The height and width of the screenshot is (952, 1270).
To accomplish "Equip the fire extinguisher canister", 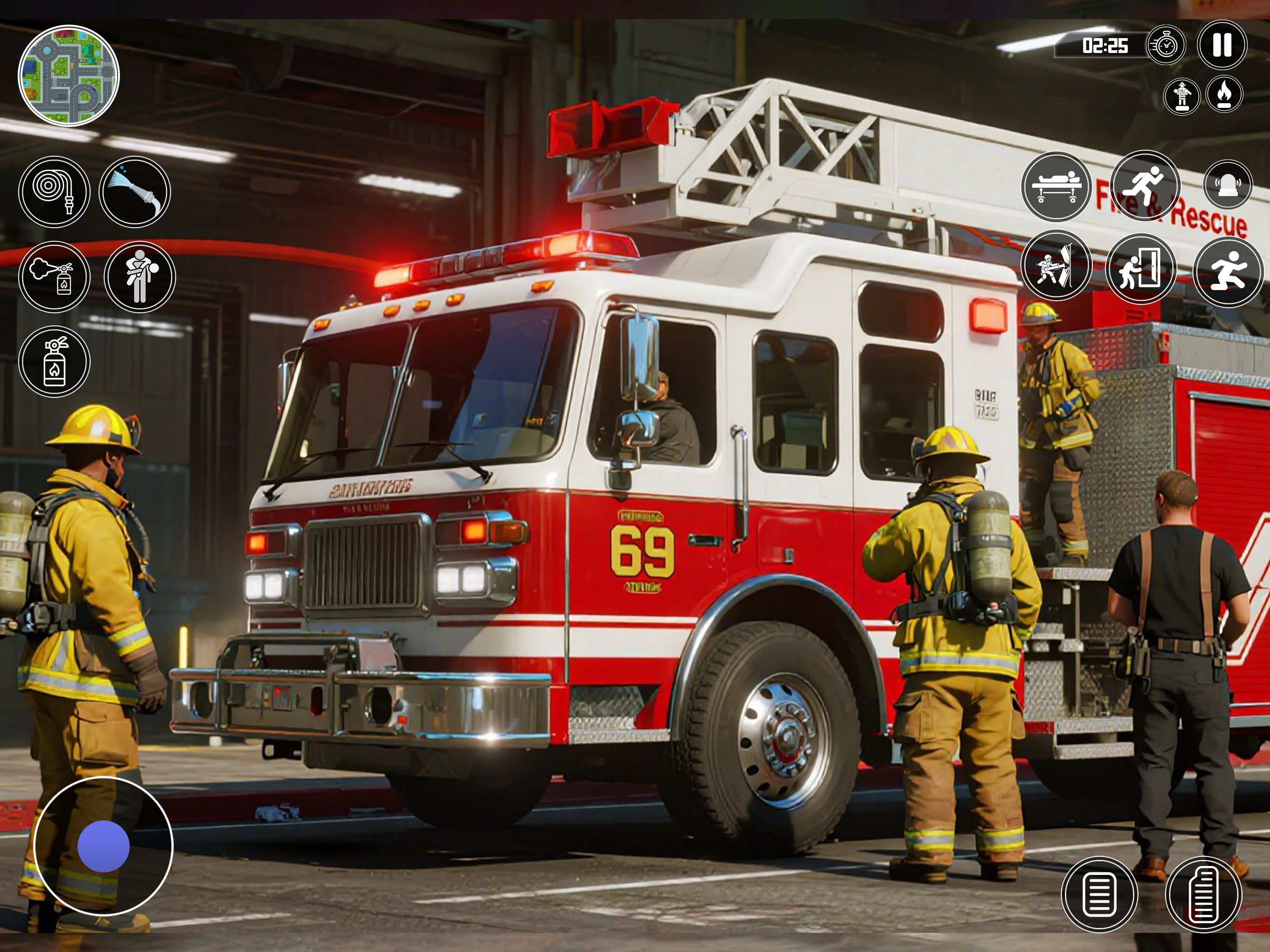I will [x=54, y=362].
